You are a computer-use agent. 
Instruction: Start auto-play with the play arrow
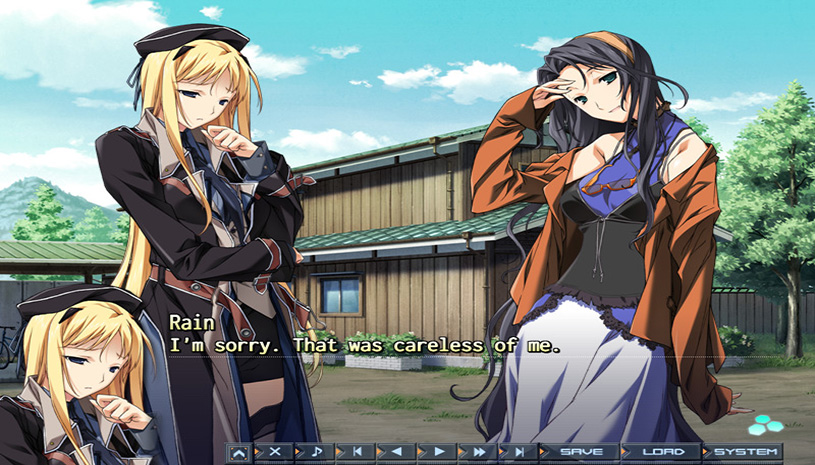tap(438, 453)
